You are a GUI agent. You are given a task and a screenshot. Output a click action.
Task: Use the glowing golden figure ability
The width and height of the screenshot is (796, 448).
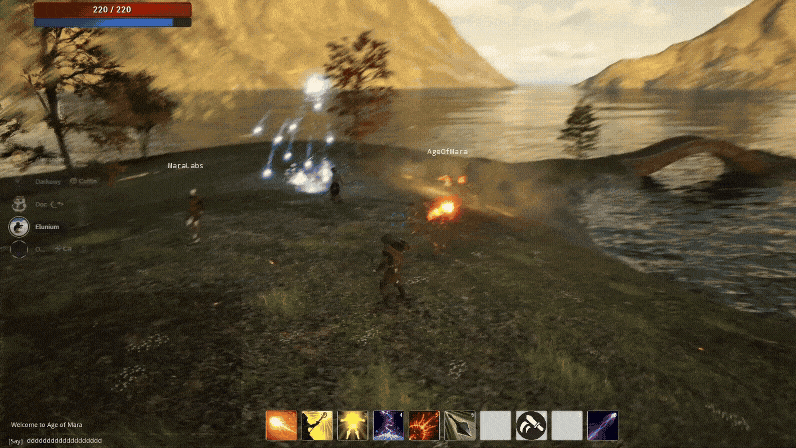point(353,425)
